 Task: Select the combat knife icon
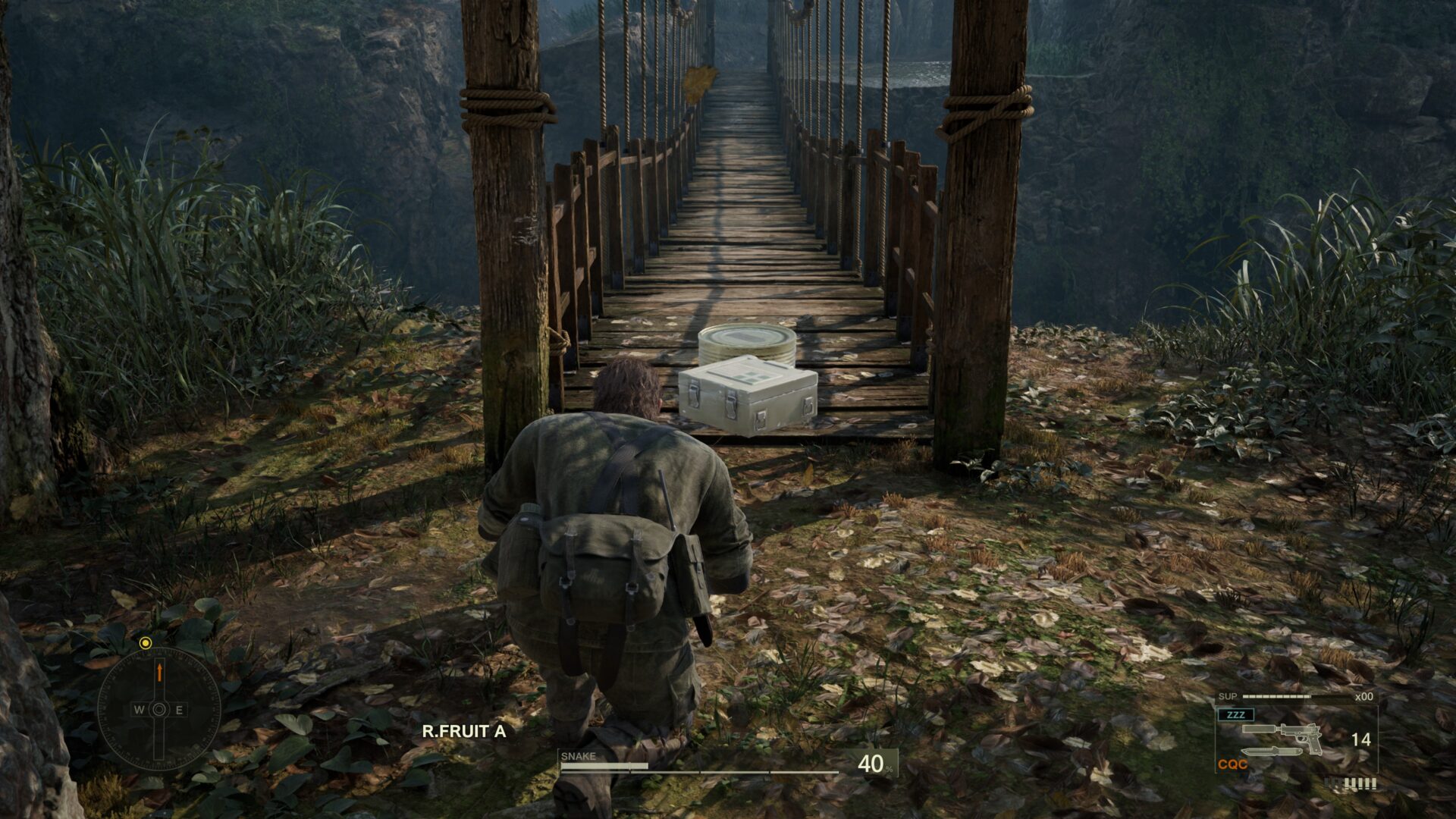[x=1272, y=752]
